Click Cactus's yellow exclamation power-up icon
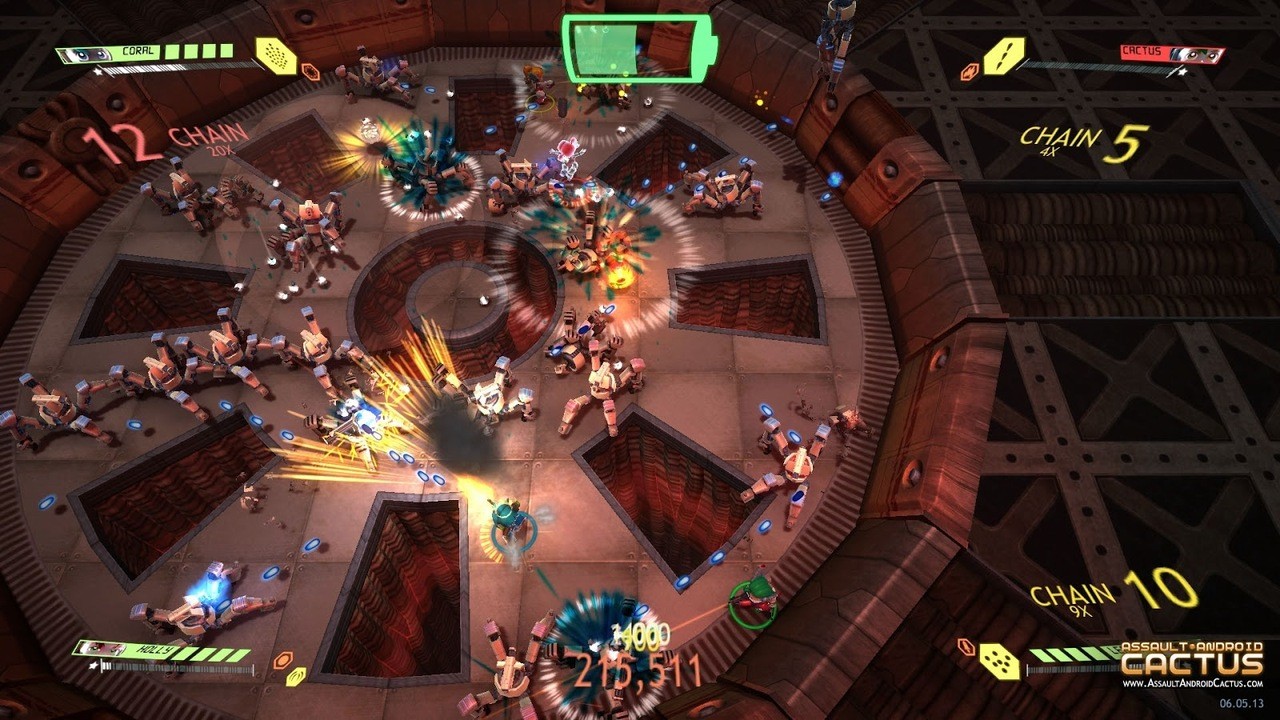Viewport: 1280px width, 720px height. 1003,56
